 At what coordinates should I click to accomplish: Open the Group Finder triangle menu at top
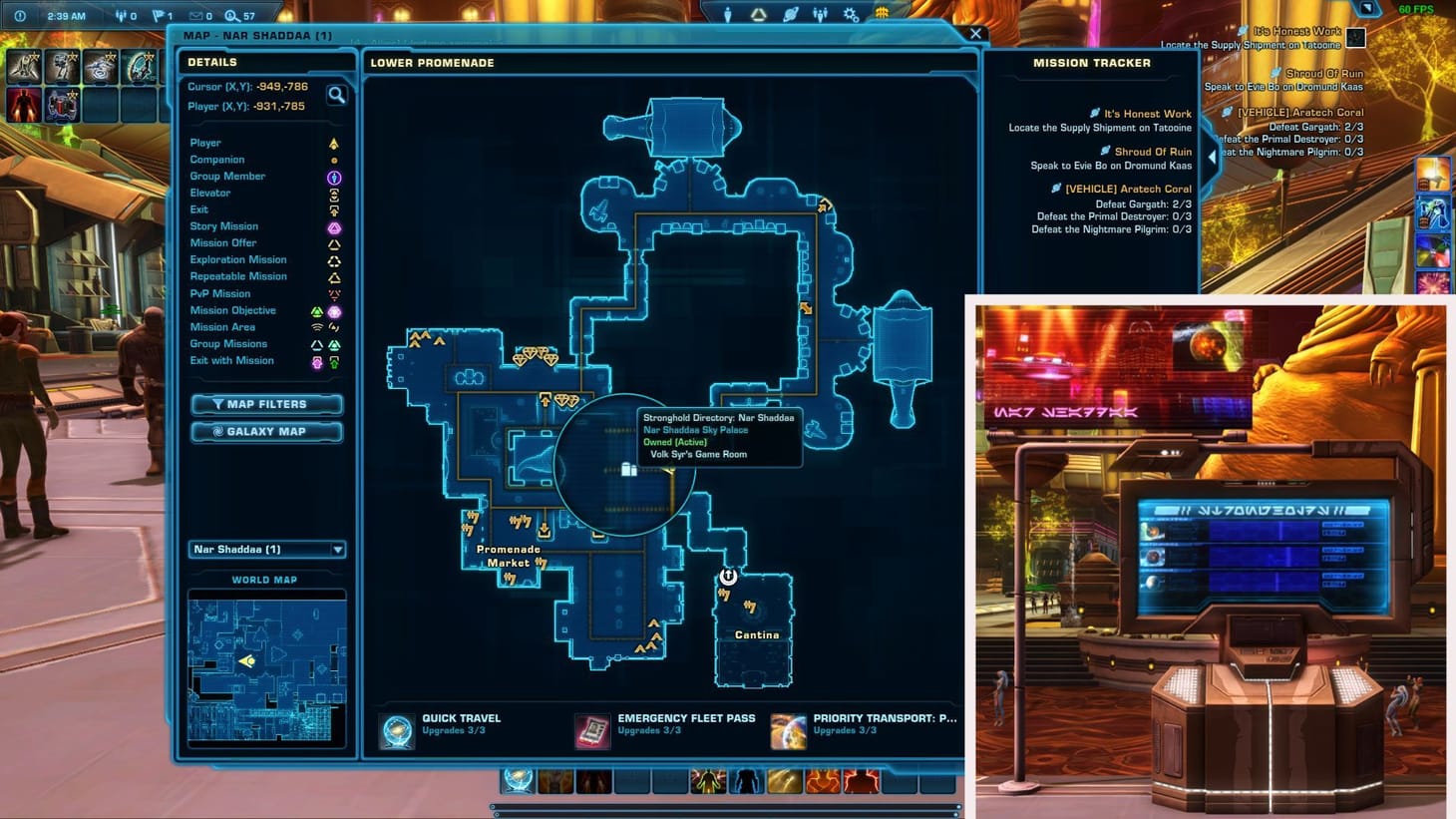click(759, 13)
